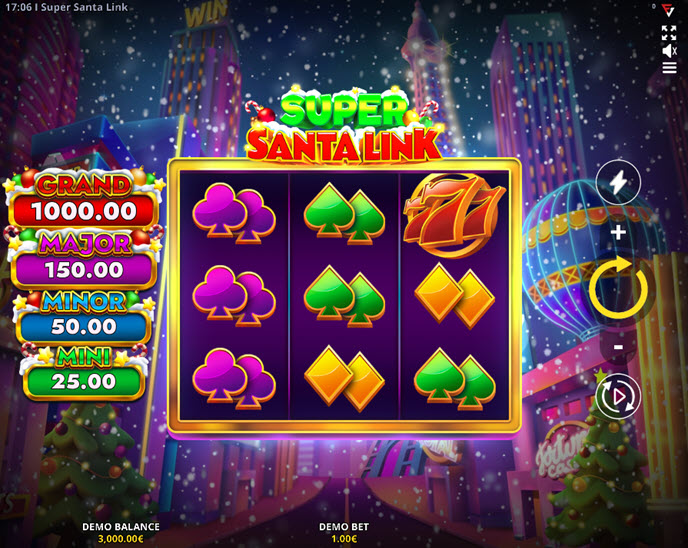Decrease the bet with the minus button
688x548 pixels.
tap(618, 347)
